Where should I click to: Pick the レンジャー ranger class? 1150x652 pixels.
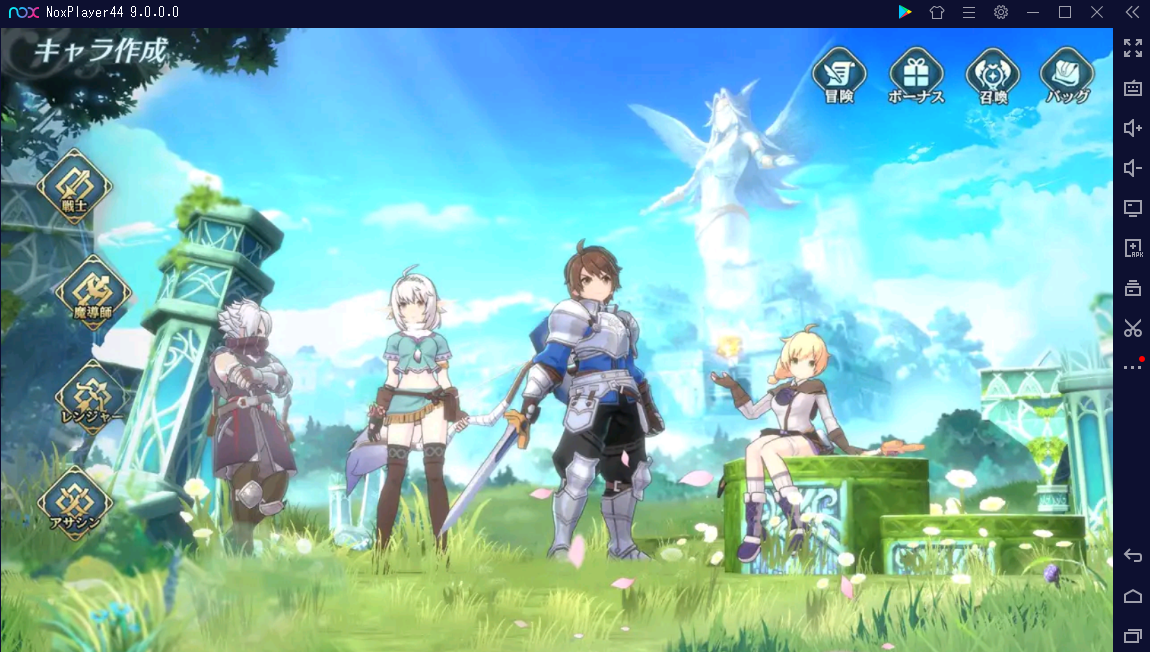(93, 396)
